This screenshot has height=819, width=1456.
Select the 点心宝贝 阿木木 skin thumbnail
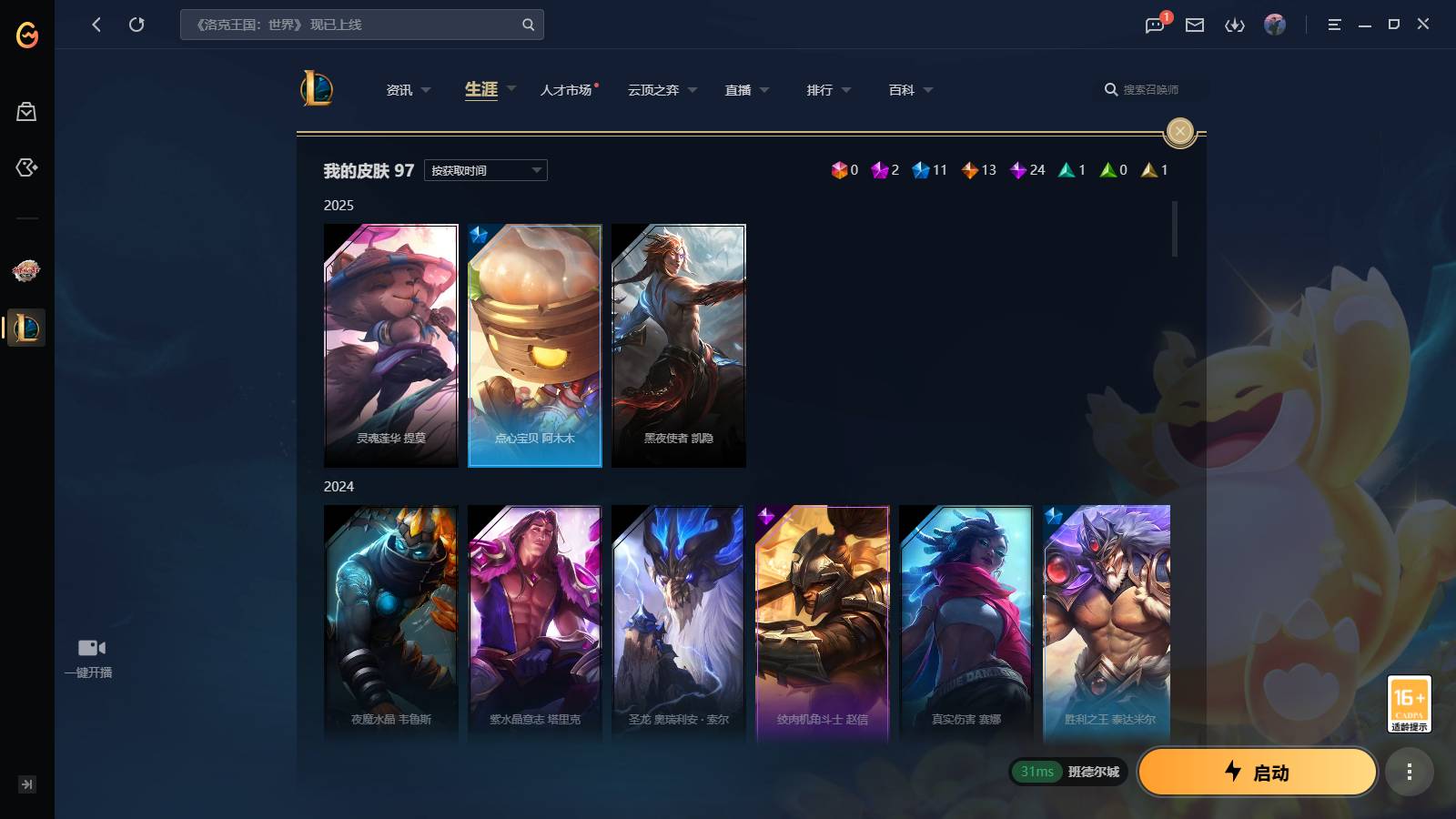534,345
